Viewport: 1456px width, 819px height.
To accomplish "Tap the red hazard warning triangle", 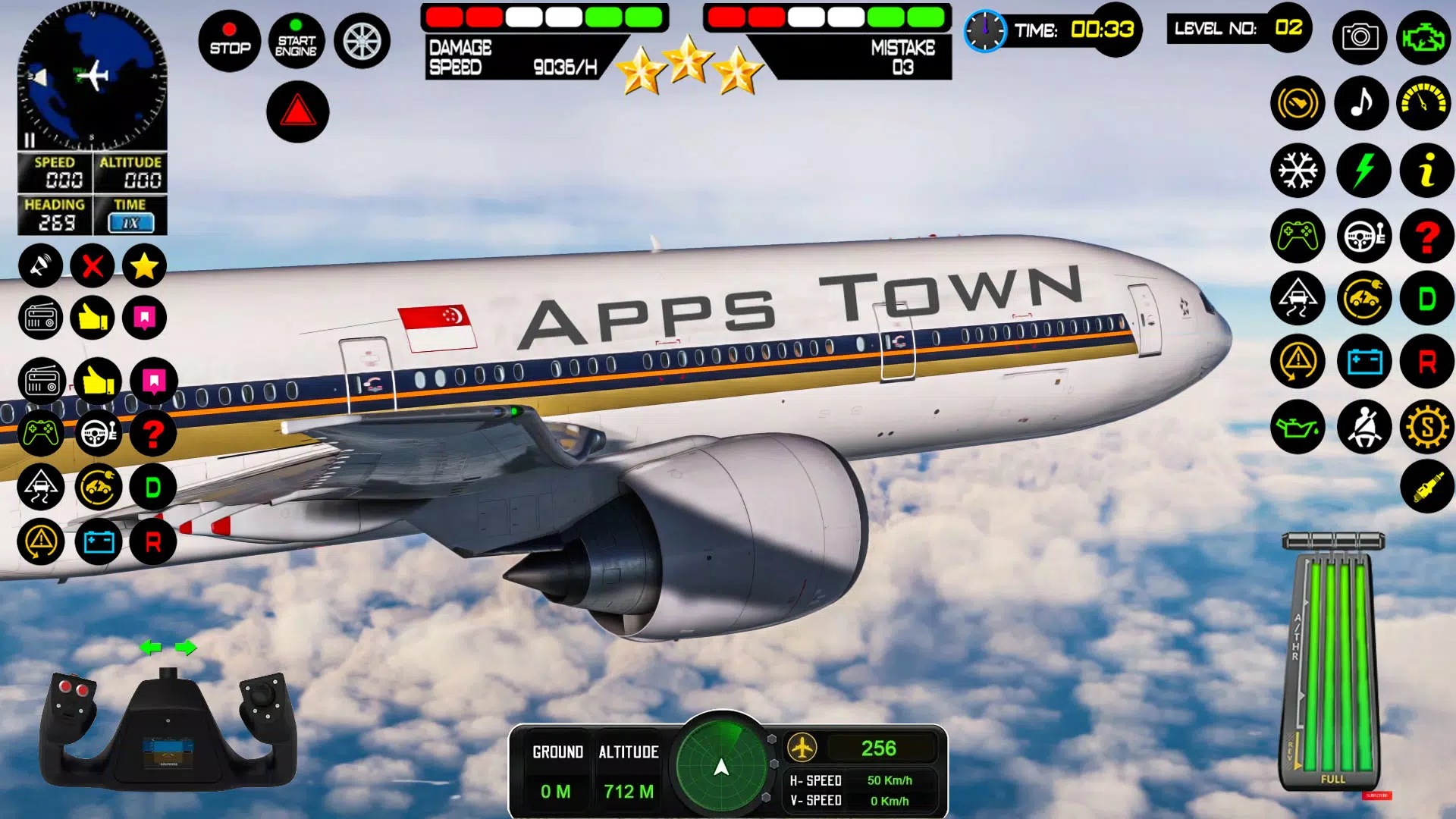I will coord(298,112).
